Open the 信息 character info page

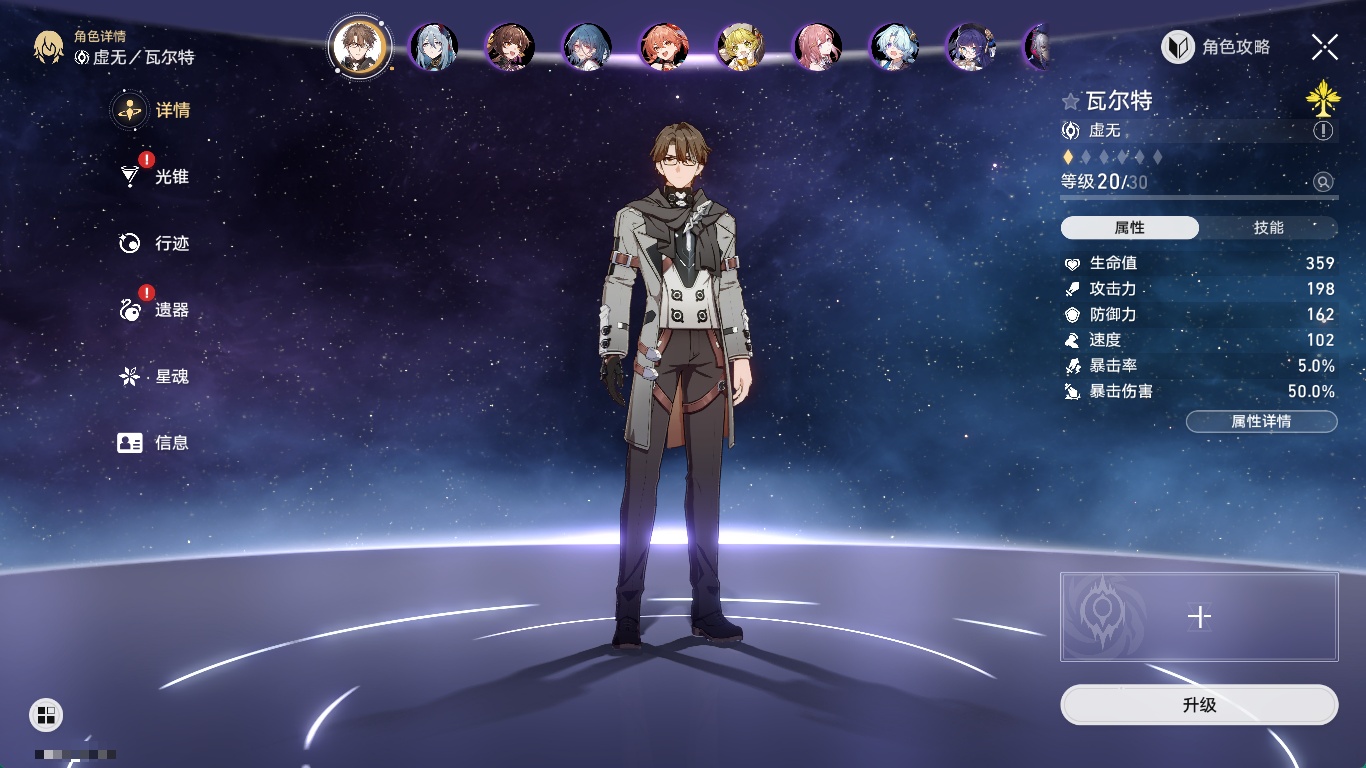point(170,443)
